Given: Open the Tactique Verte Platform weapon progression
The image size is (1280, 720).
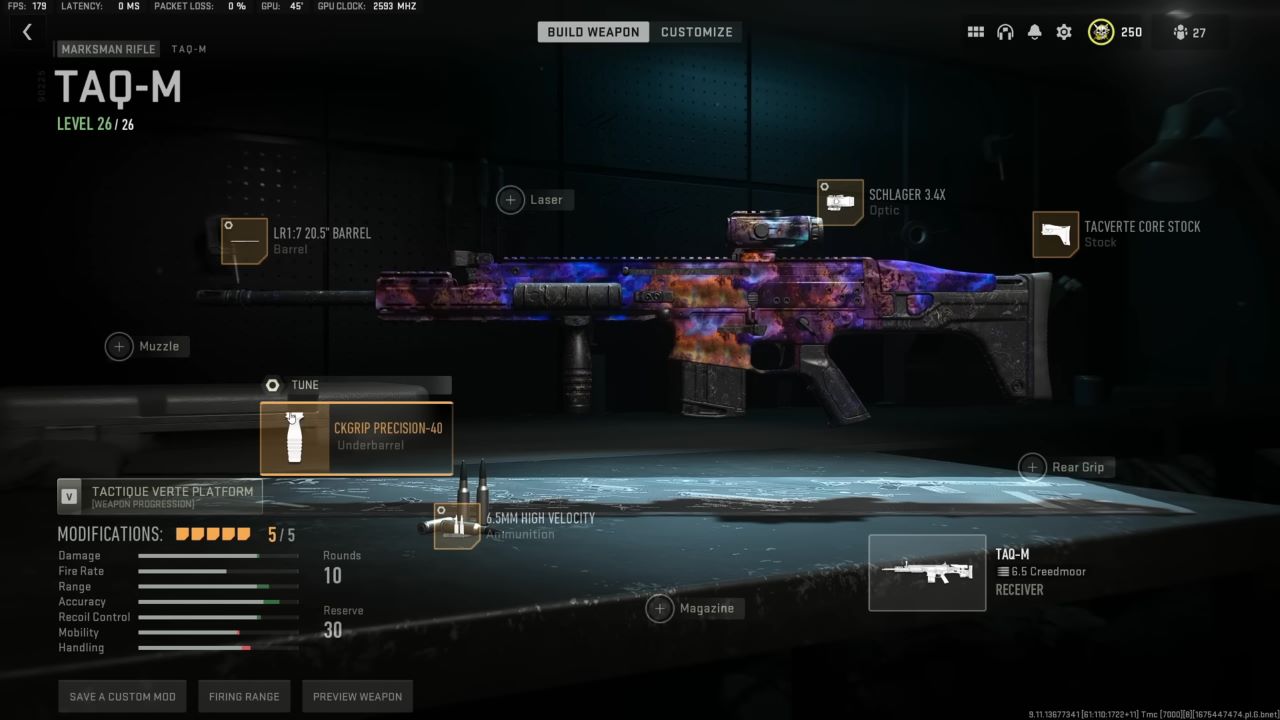Looking at the screenshot, I should pyautogui.click(x=160, y=493).
